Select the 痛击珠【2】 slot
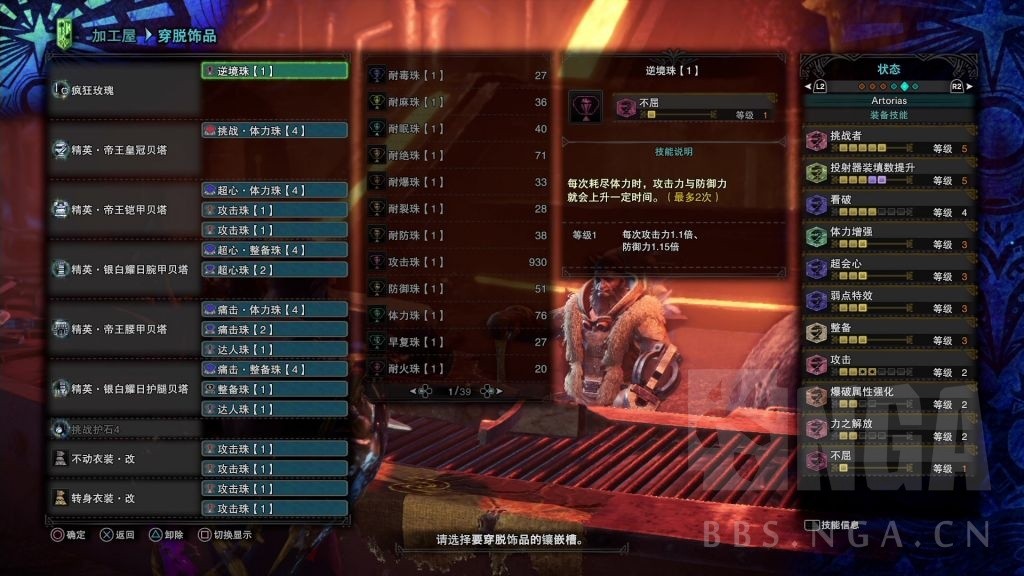This screenshot has width=1024, height=576. point(274,330)
